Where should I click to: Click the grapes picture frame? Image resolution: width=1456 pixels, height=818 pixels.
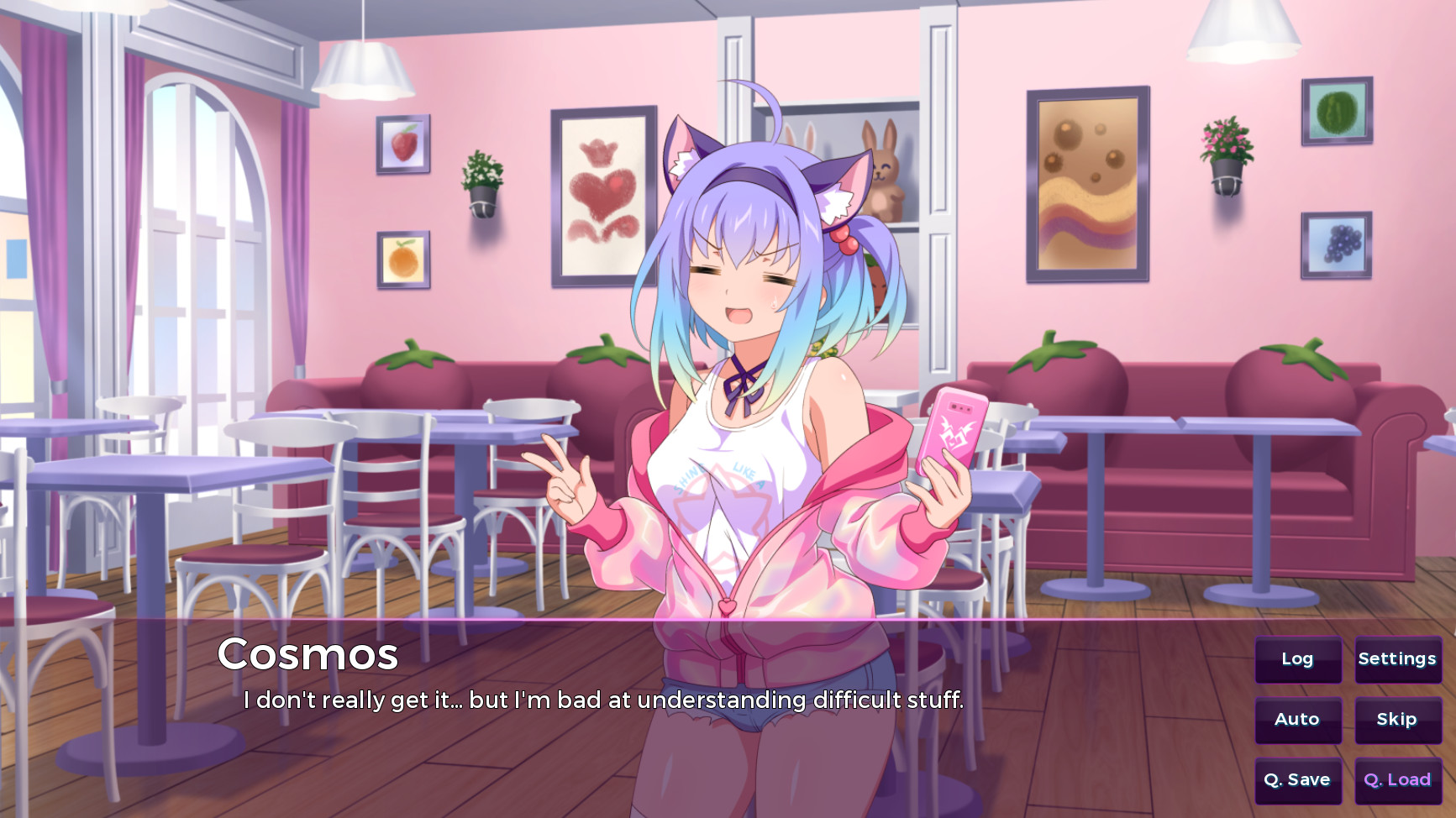1338,244
